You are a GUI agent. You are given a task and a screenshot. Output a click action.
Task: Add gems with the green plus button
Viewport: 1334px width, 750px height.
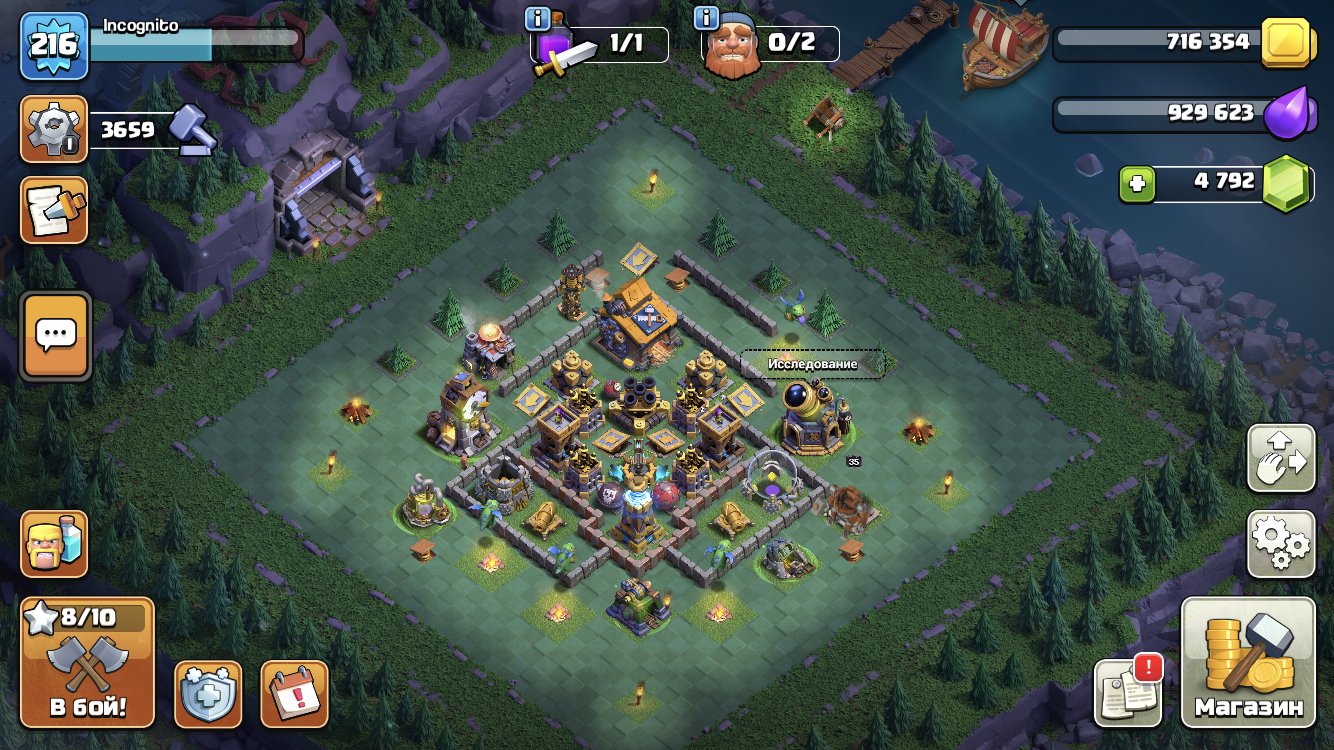tap(1139, 183)
